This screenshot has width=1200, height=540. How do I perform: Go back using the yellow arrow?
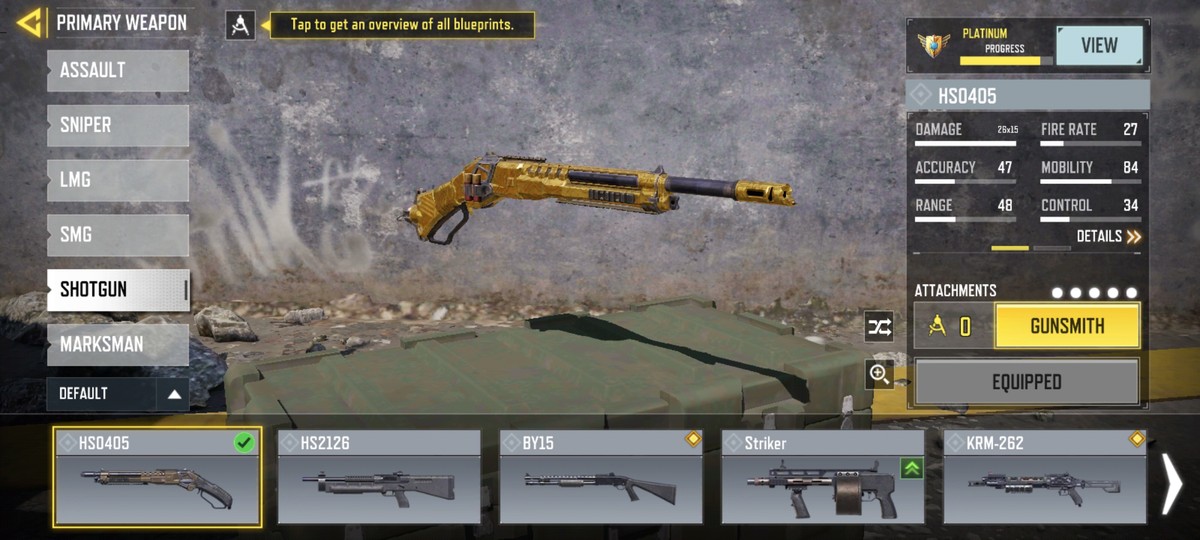click(x=29, y=22)
